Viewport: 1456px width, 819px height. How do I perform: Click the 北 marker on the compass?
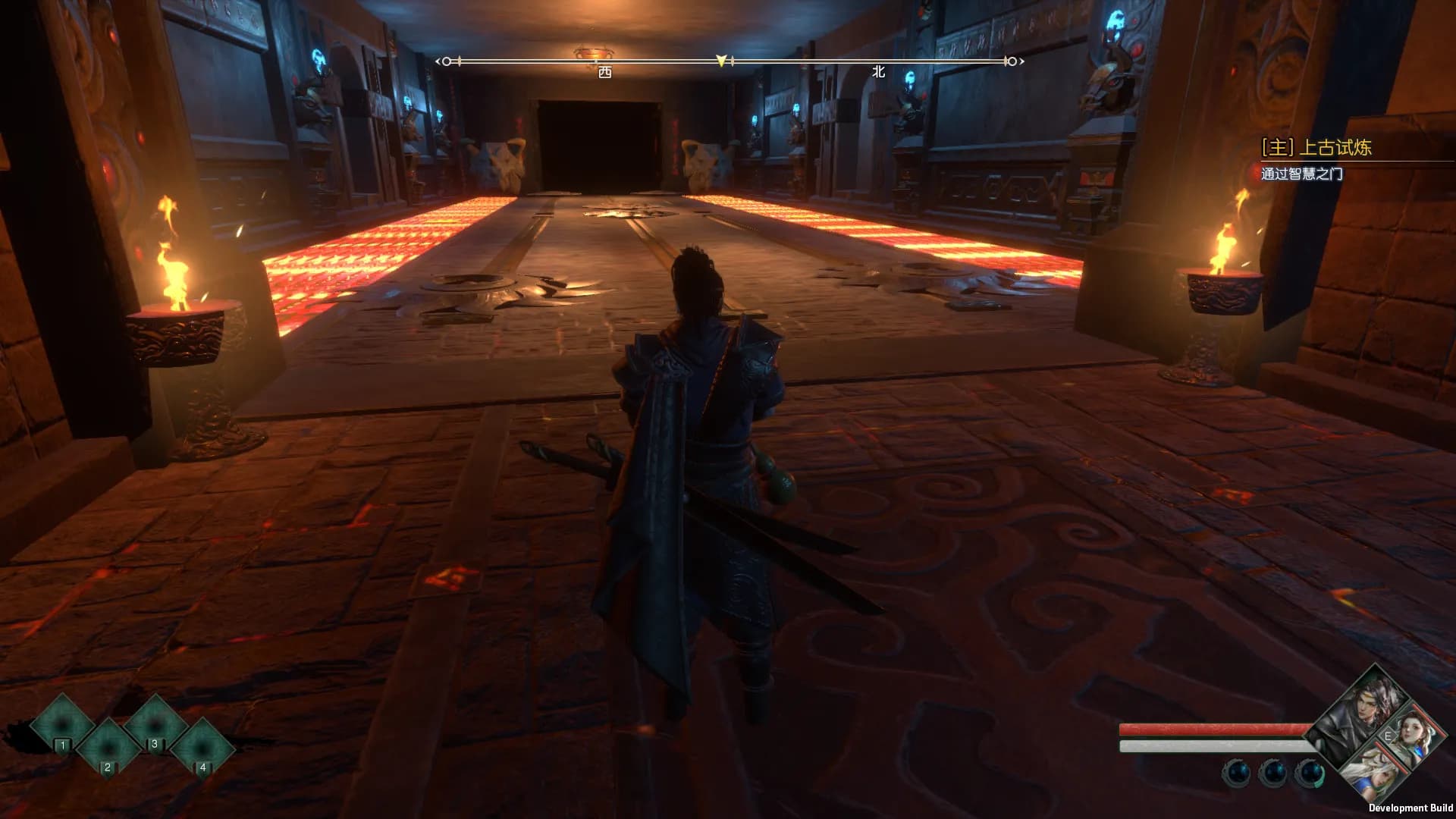878,71
